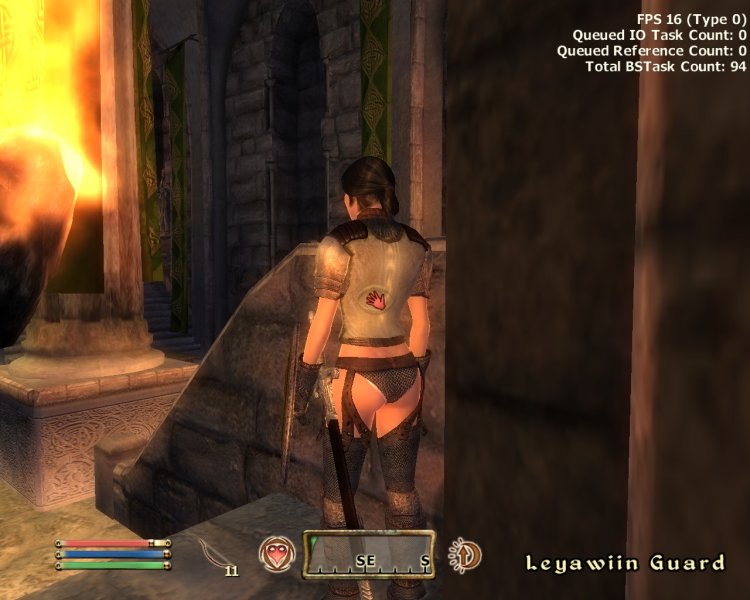750x600 pixels.
Task: Click the compass heading bar
Action: click(x=369, y=555)
